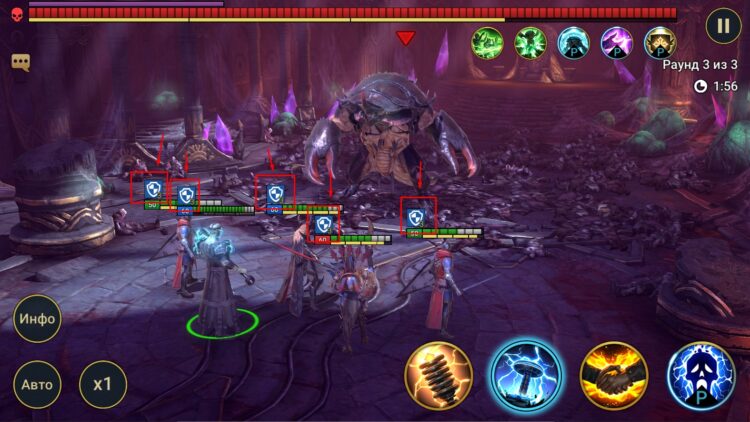Inspect the boss's light blue passive icon
The width and height of the screenshot is (750, 422).
574,43
